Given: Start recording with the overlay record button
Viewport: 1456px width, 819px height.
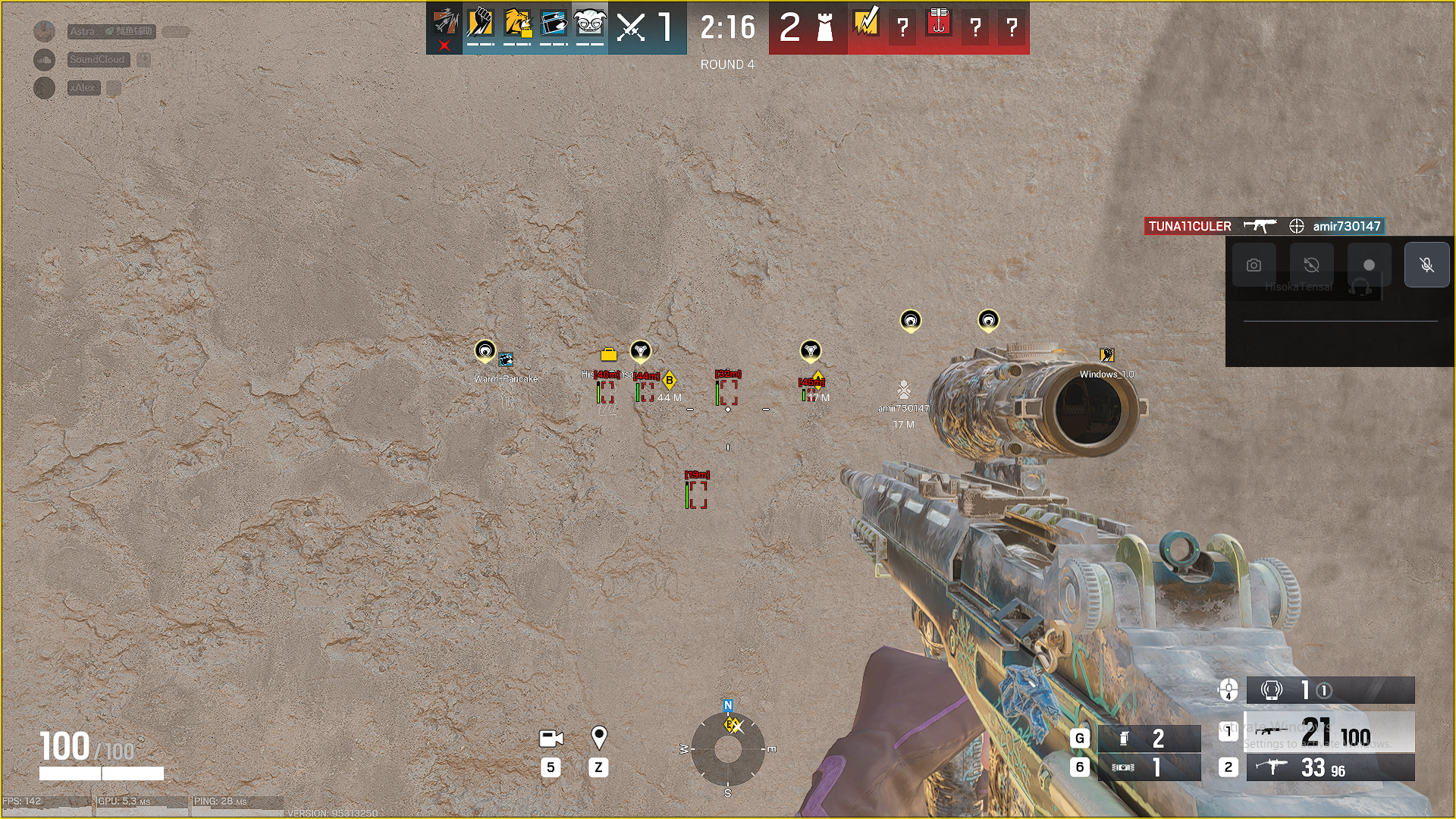Looking at the screenshot, I should click(1369, 265).
